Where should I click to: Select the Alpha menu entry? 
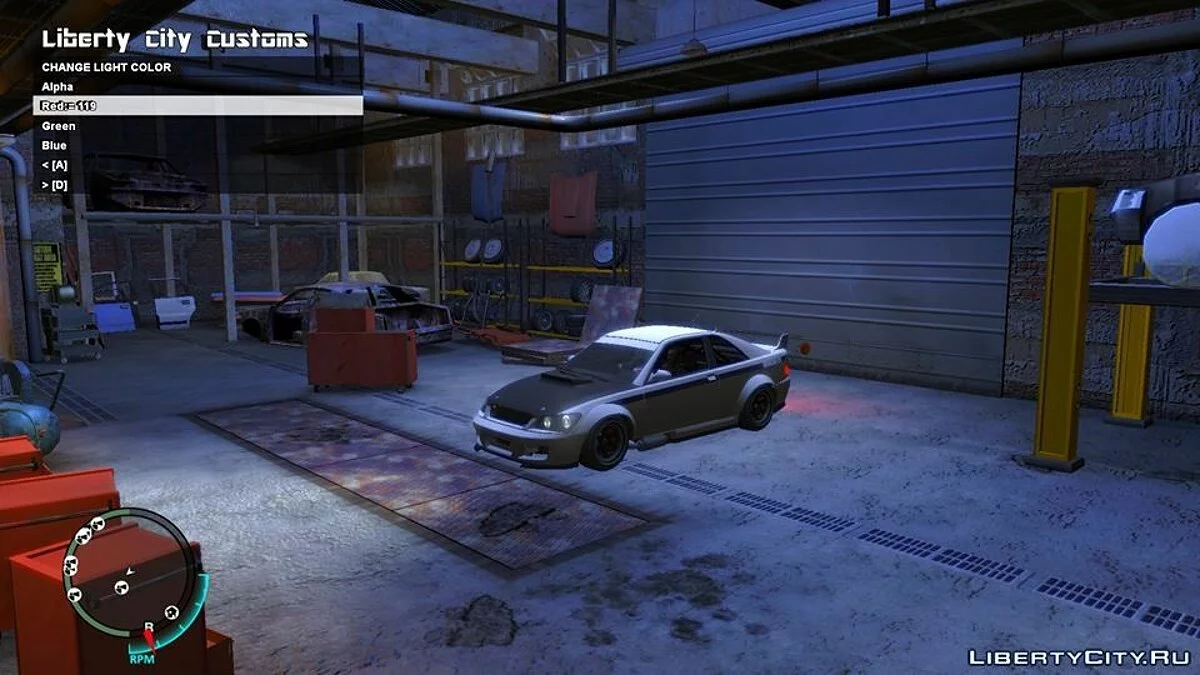coord(58,87)
